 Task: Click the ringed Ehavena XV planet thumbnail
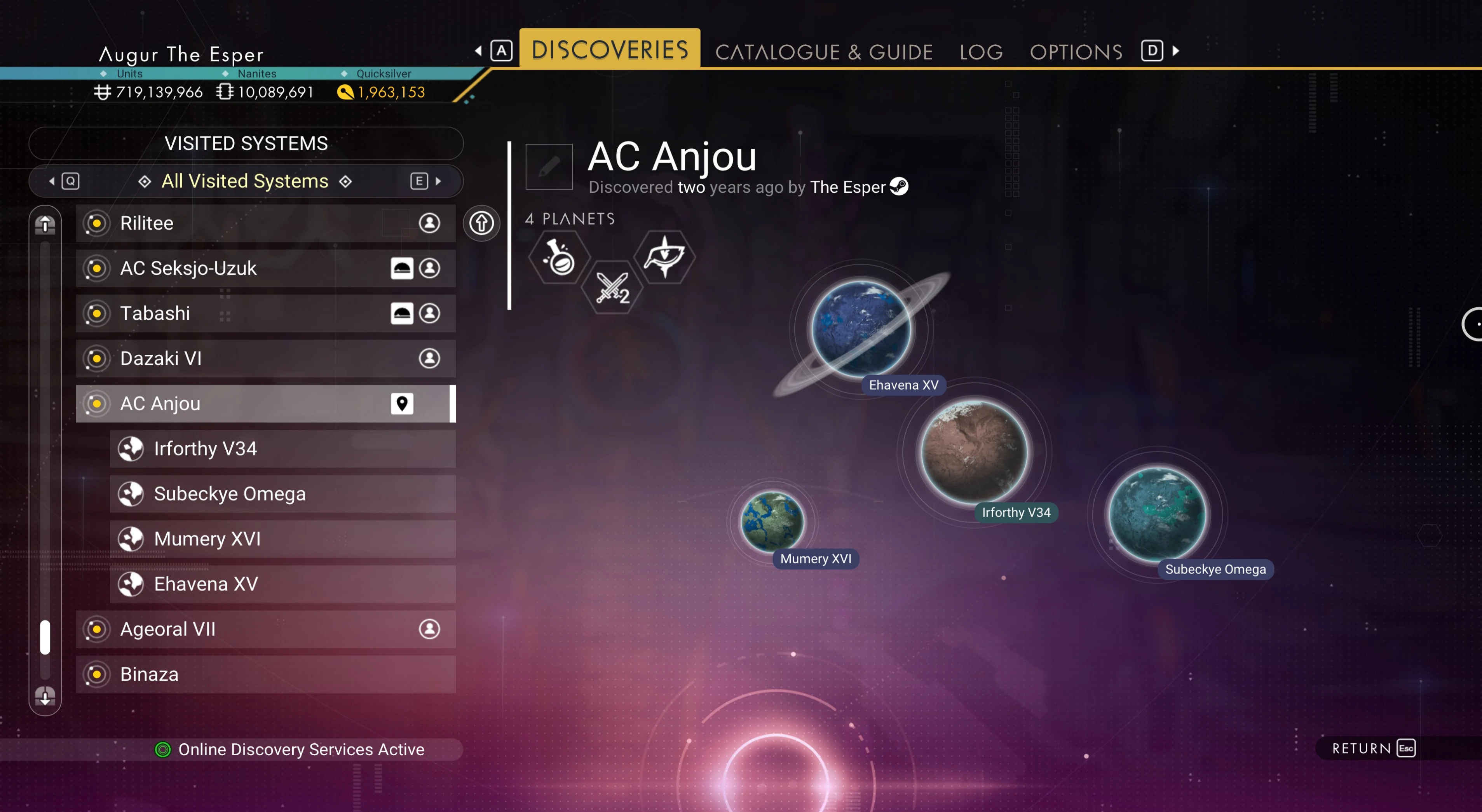tap(861, 329)
